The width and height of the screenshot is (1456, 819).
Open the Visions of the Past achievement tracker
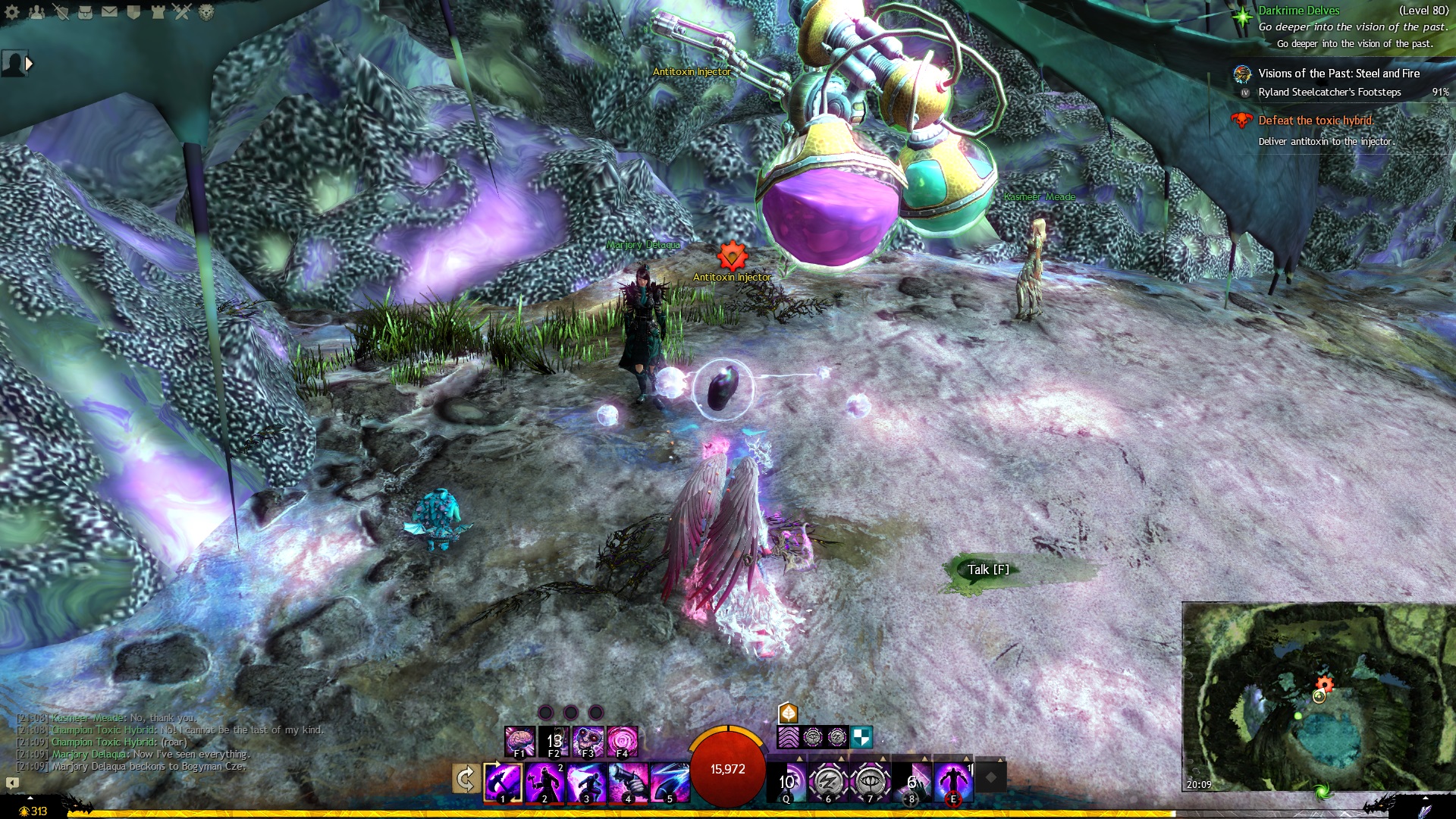[1338, 74]
